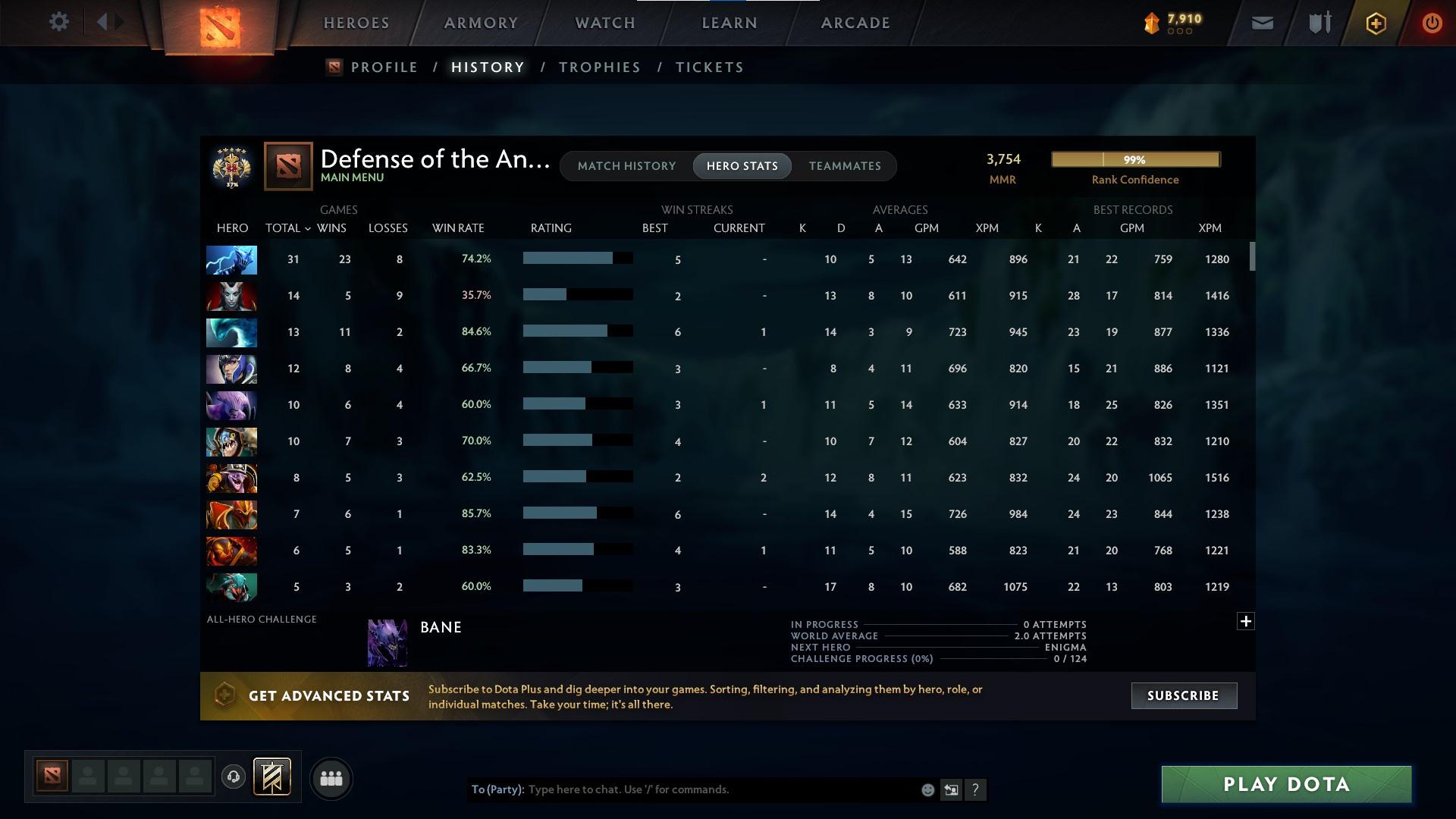Open the settings gear icon
The image size is (1456, 819).
(59, 22)
